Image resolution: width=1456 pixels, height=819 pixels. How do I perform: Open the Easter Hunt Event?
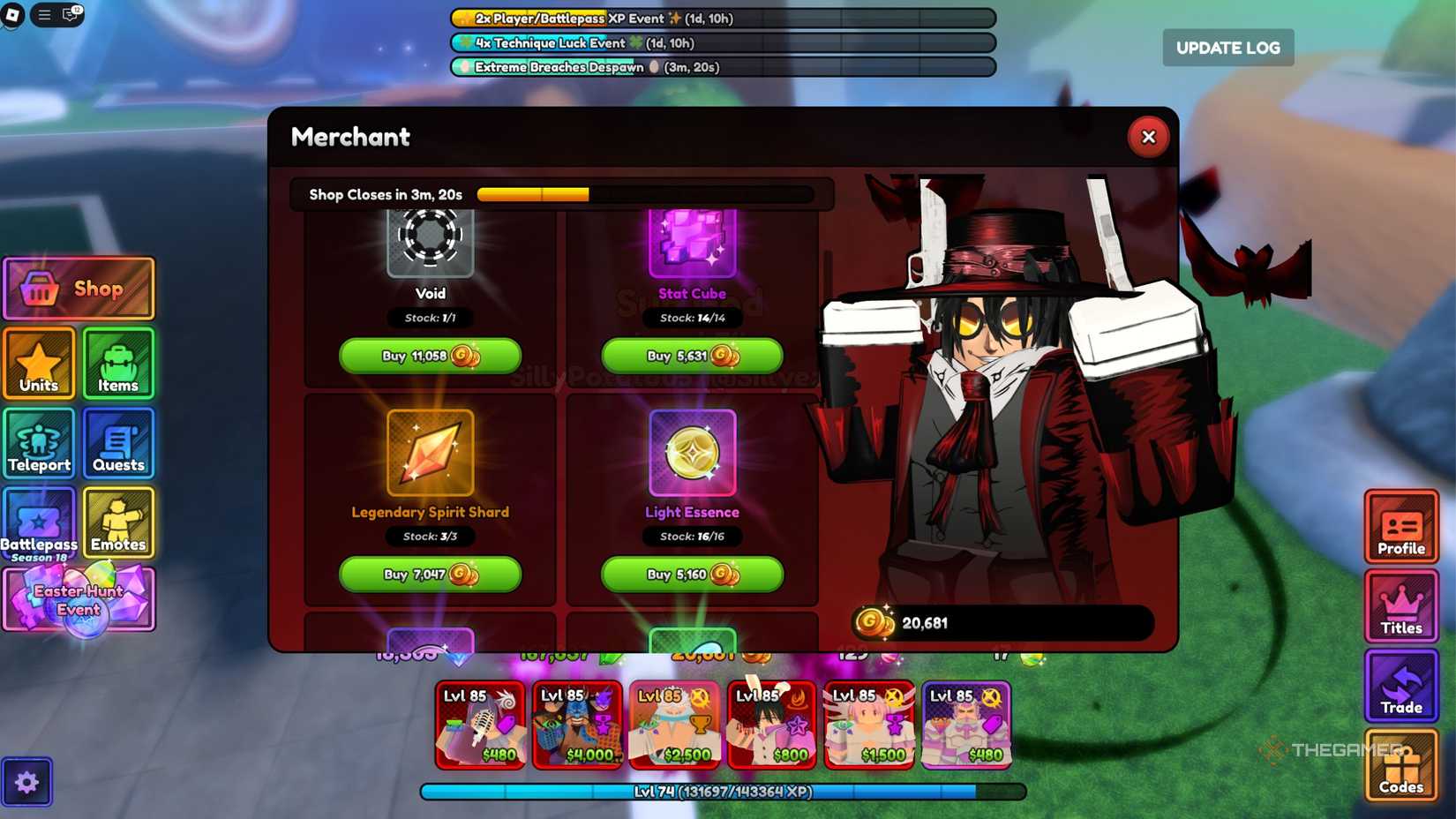[79, 598]
